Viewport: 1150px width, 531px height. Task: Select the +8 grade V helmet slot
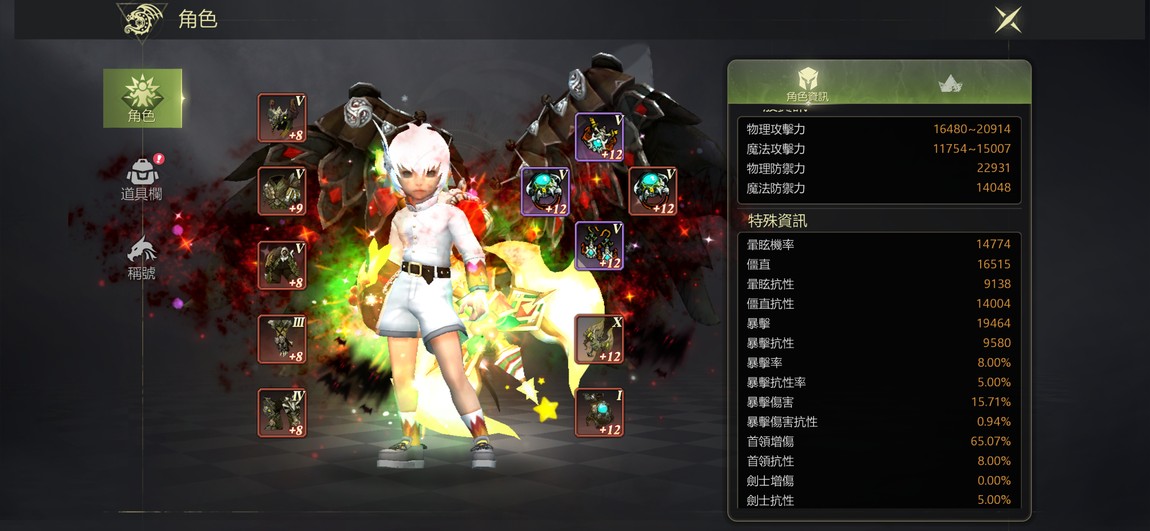(x=282, y=118)
